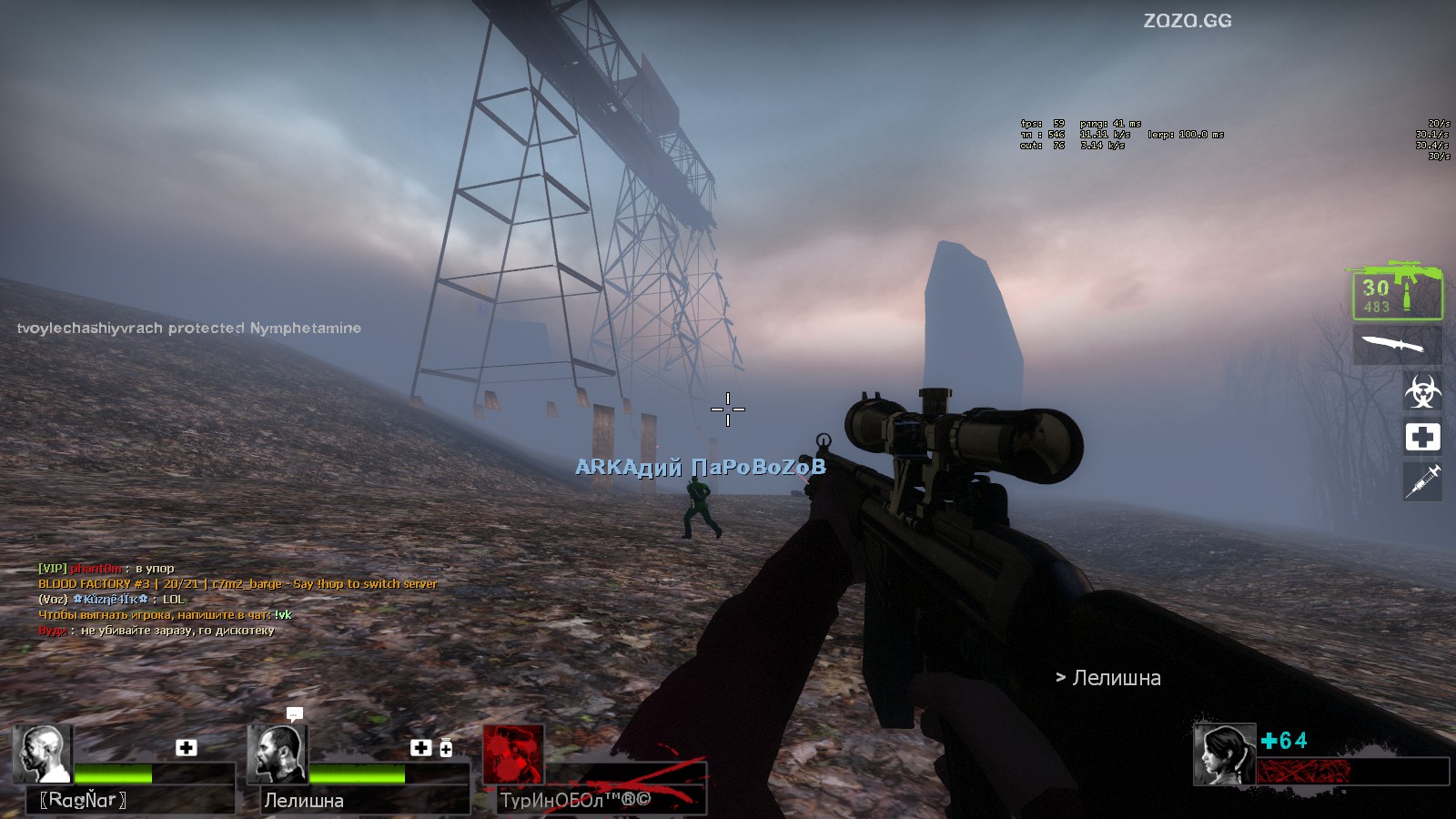Click the dead teammate's red portrait
This screenshot has width=1456, height=819.
pos(512,753)
